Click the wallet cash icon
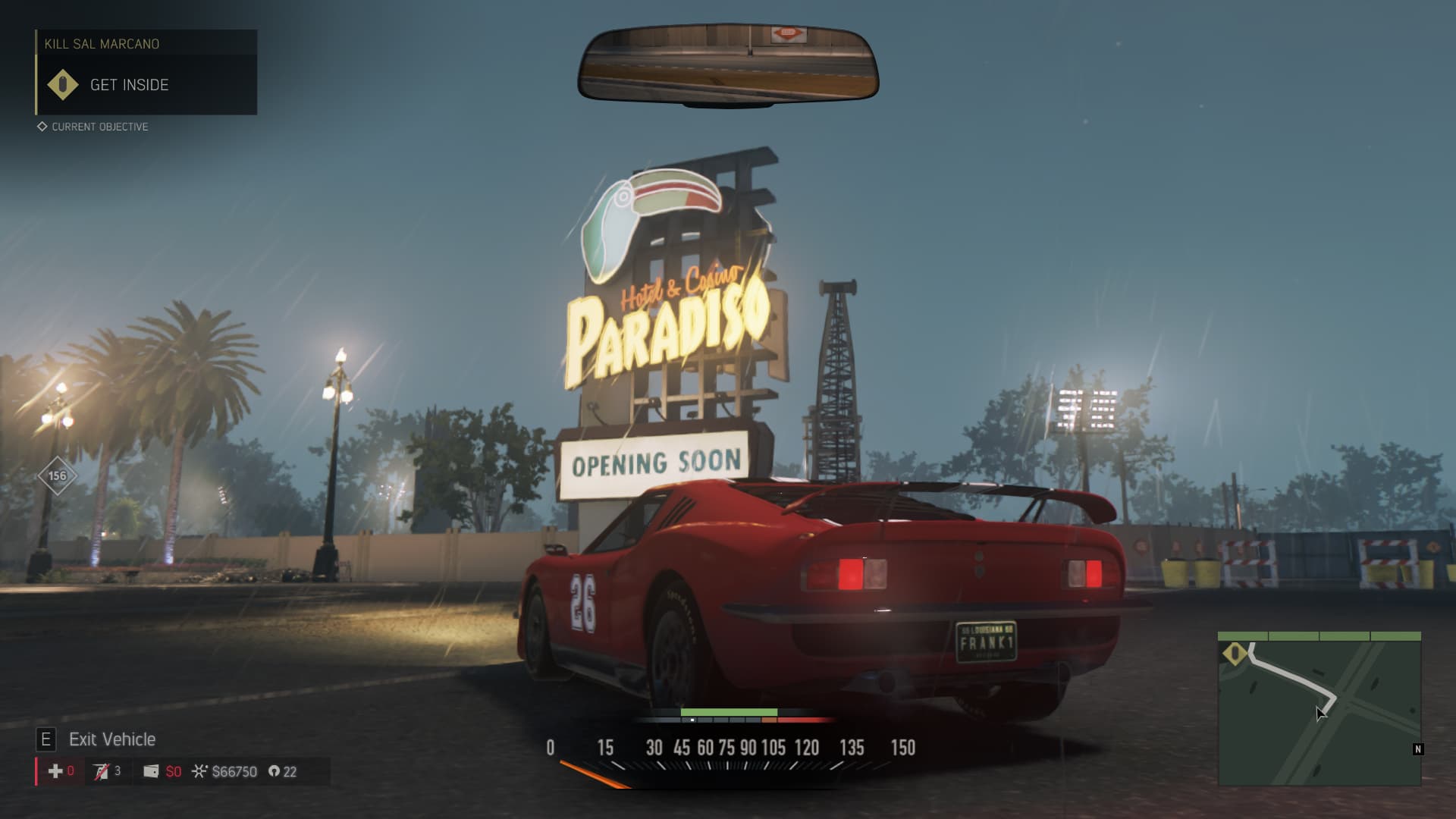Image resolution: width=1456 pixels, height=819 pixels. pyautogui.click(x=151, y=771)
